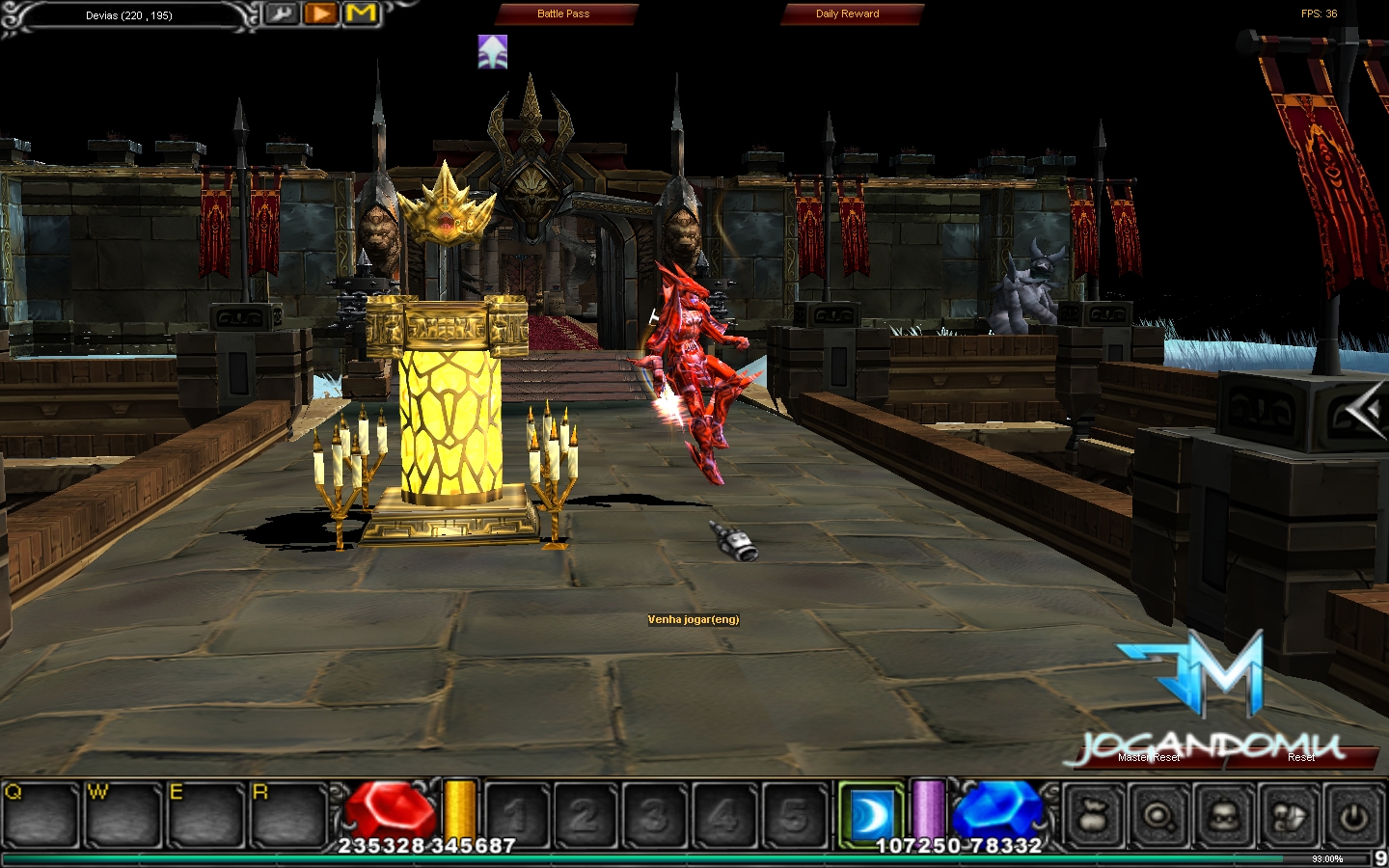Select the R hotkey slot

point(289,816)
